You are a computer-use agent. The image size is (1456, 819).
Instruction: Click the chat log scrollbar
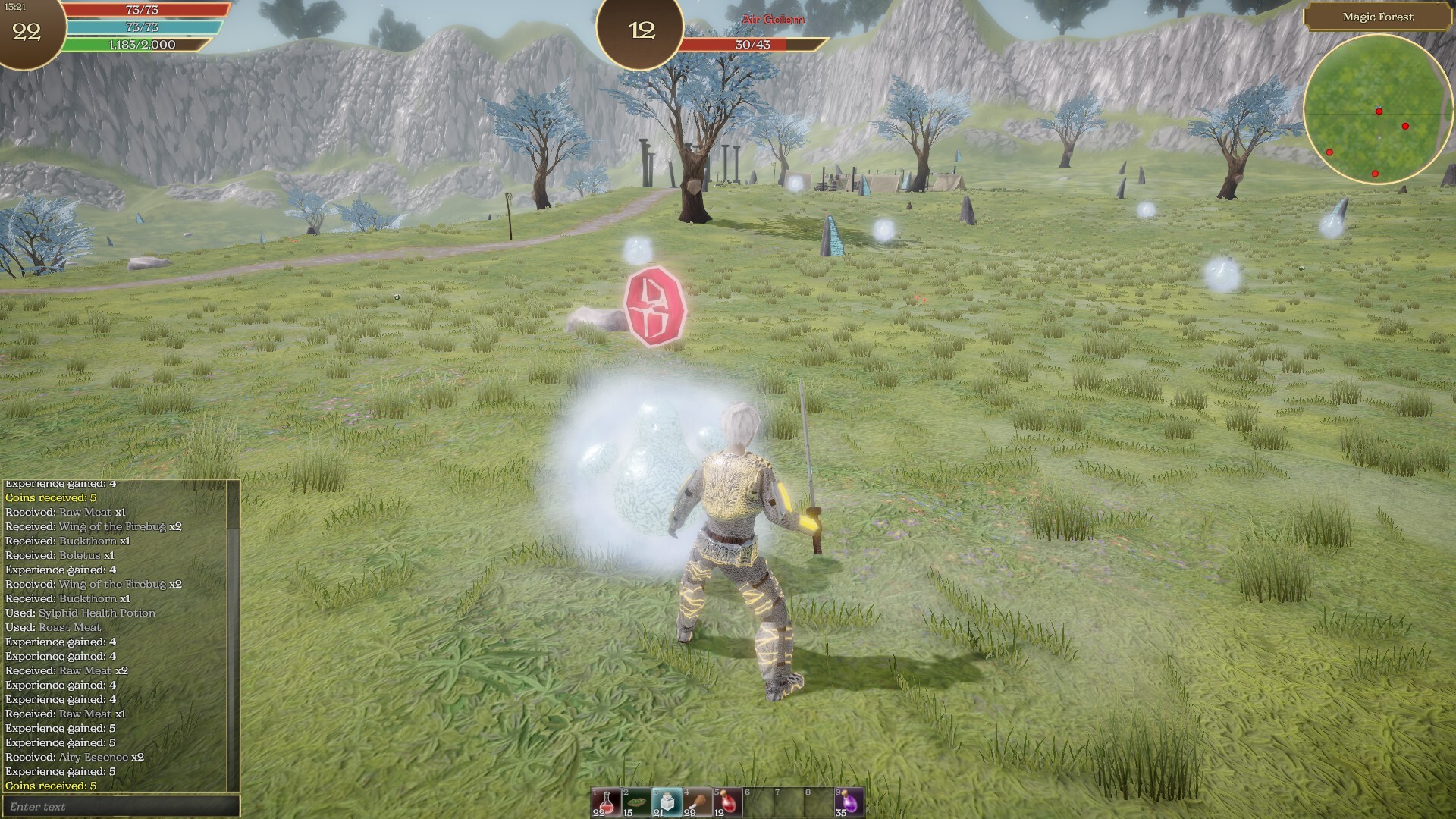point(234,635)
